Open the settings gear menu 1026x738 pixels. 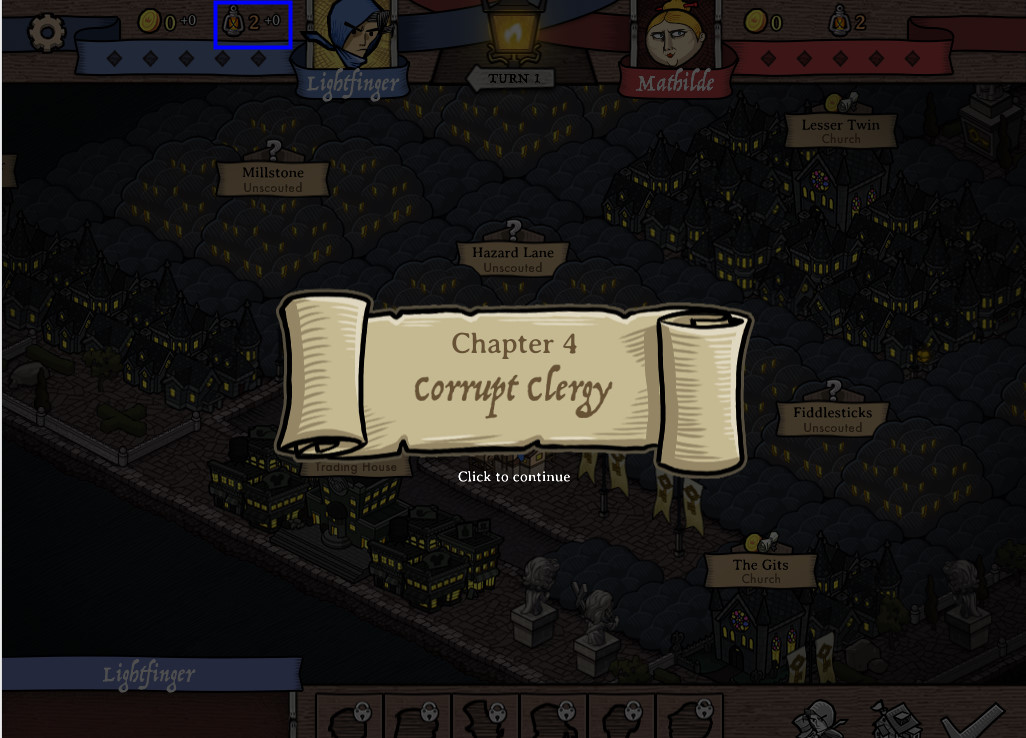(x=46, y=34)
